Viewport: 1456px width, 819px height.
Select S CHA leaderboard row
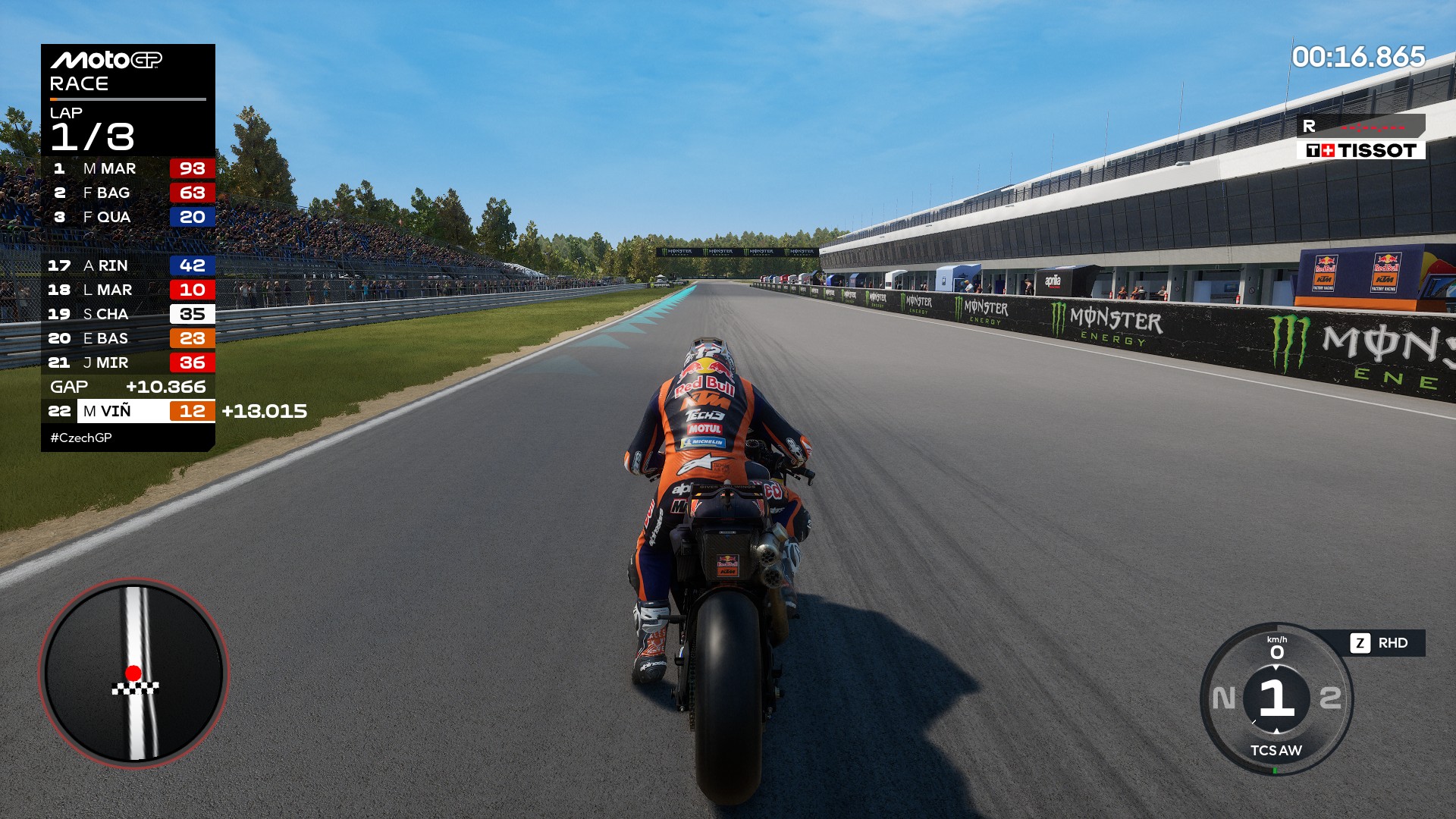click(x=127, y=314)
